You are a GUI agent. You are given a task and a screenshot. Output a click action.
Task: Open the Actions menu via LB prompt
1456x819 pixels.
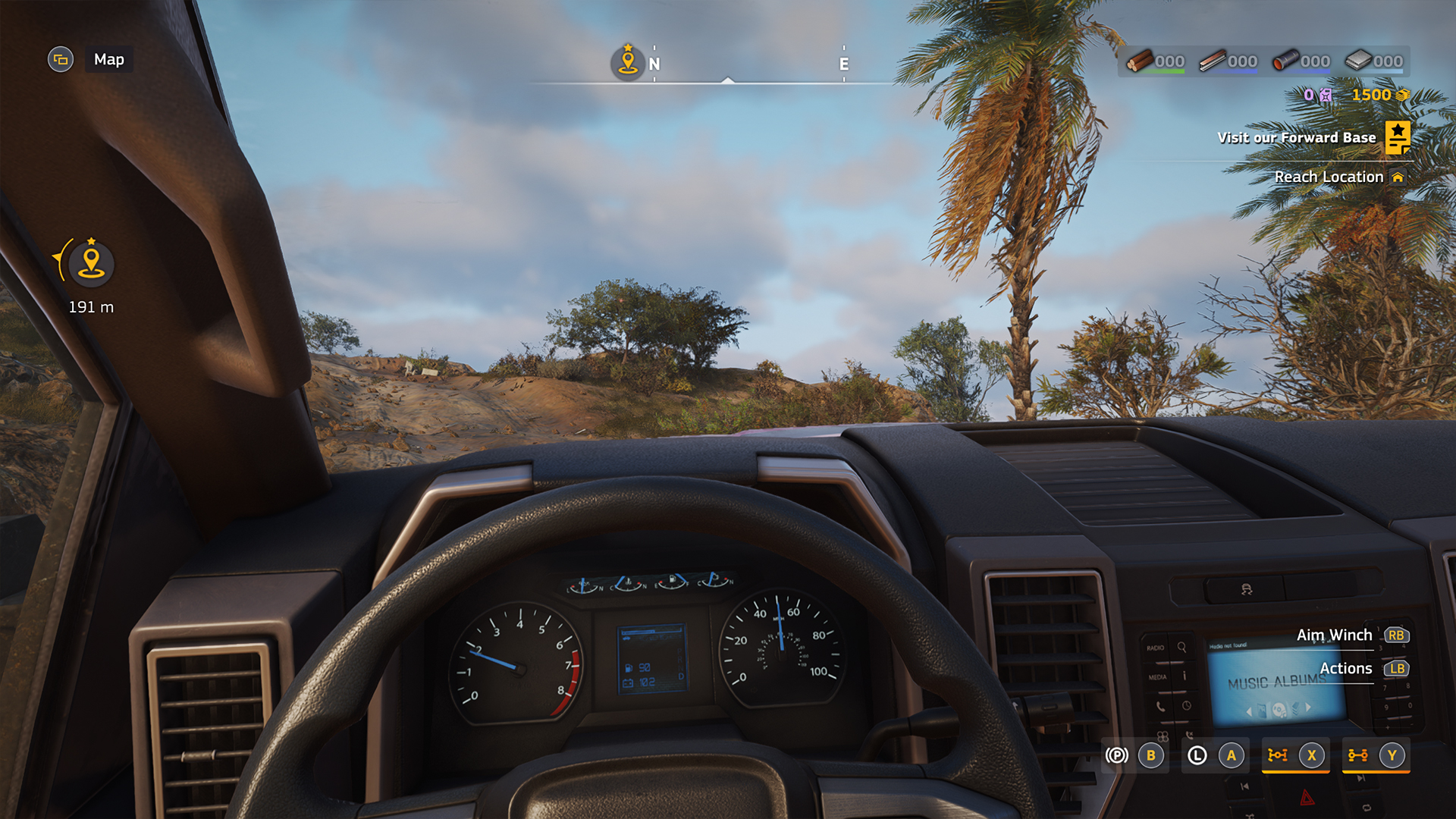(1395, 669)
